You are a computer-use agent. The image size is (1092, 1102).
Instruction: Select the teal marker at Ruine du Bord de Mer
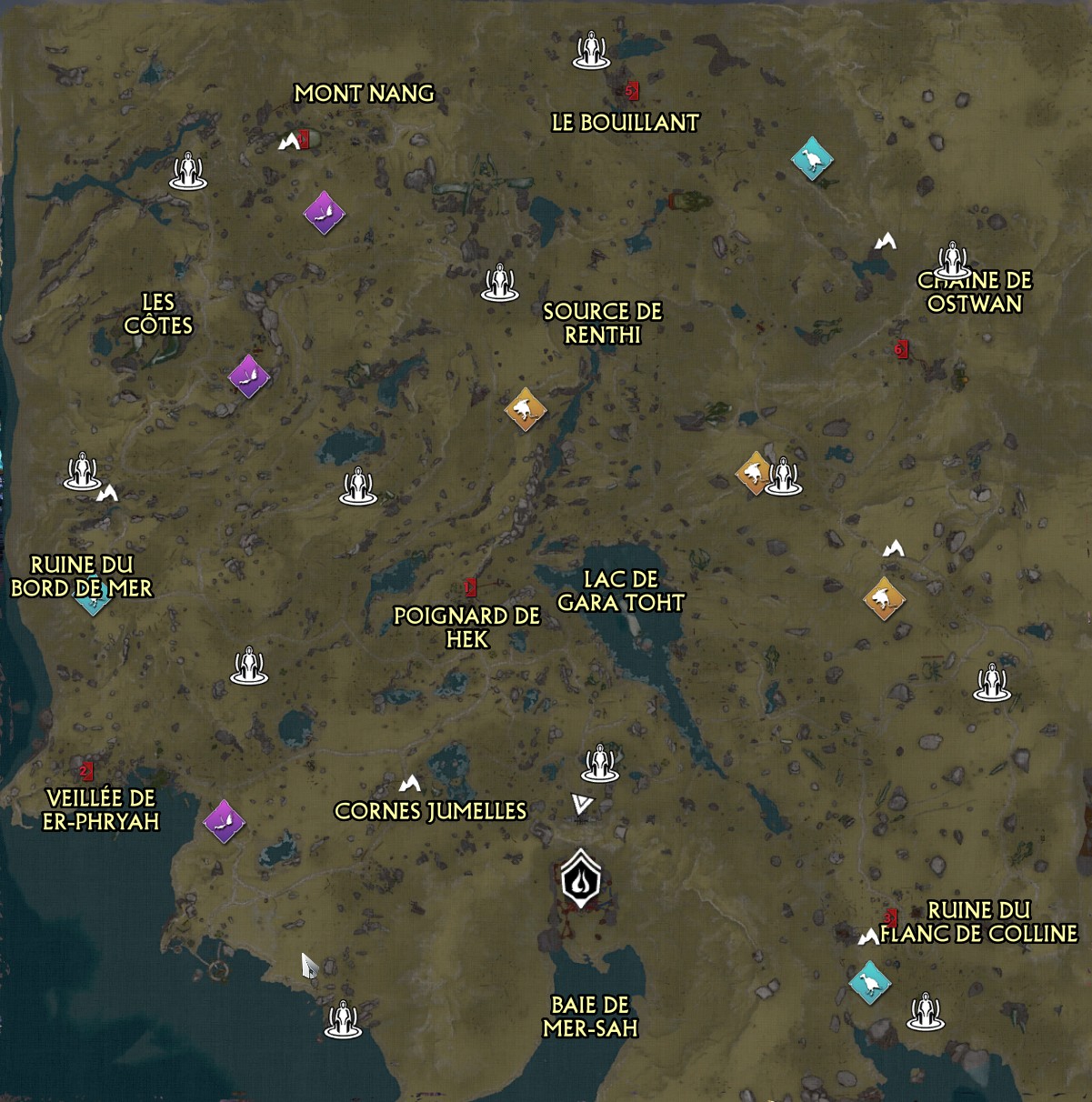point(92,596)
